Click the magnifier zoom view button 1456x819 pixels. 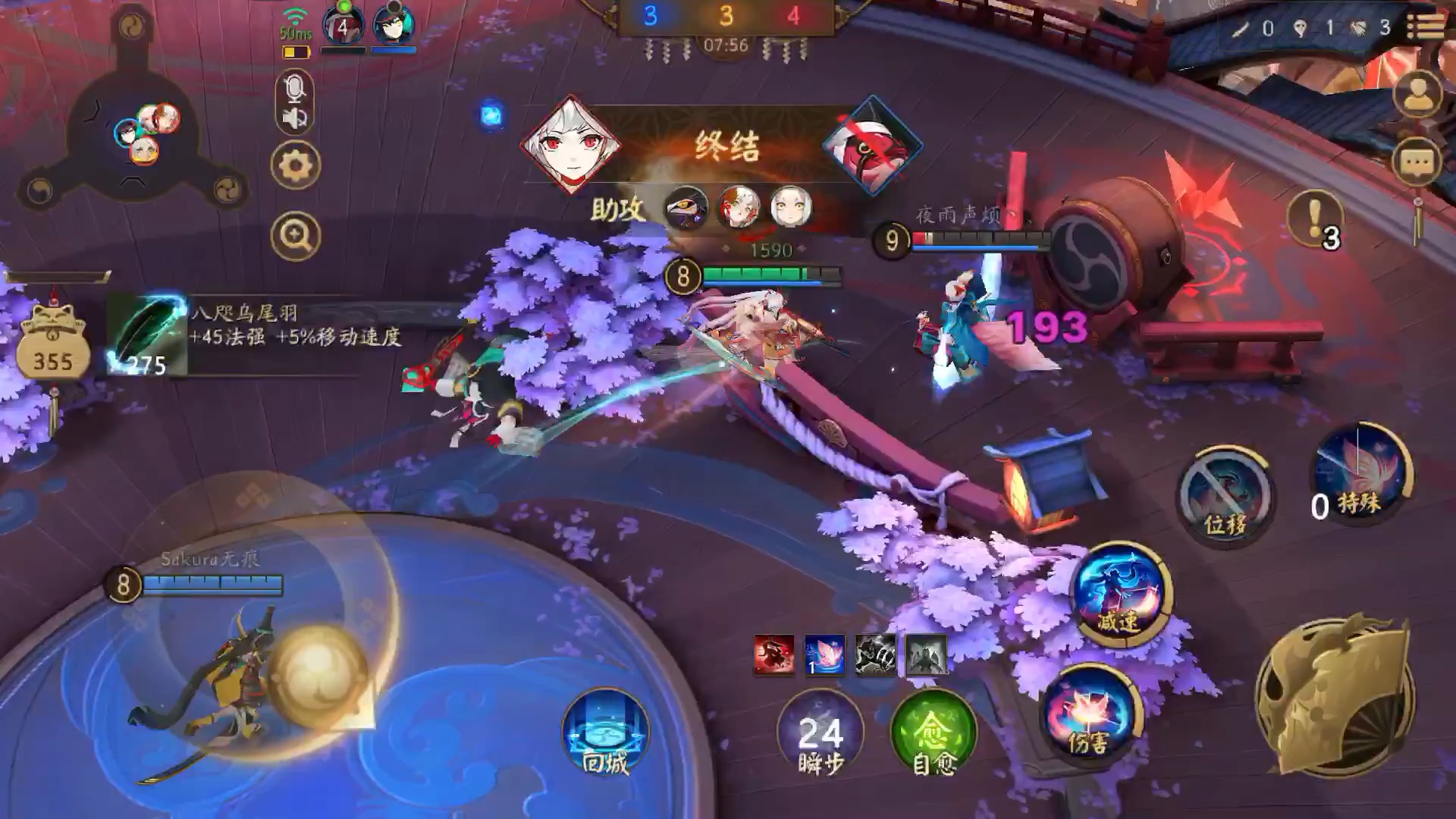295,236
